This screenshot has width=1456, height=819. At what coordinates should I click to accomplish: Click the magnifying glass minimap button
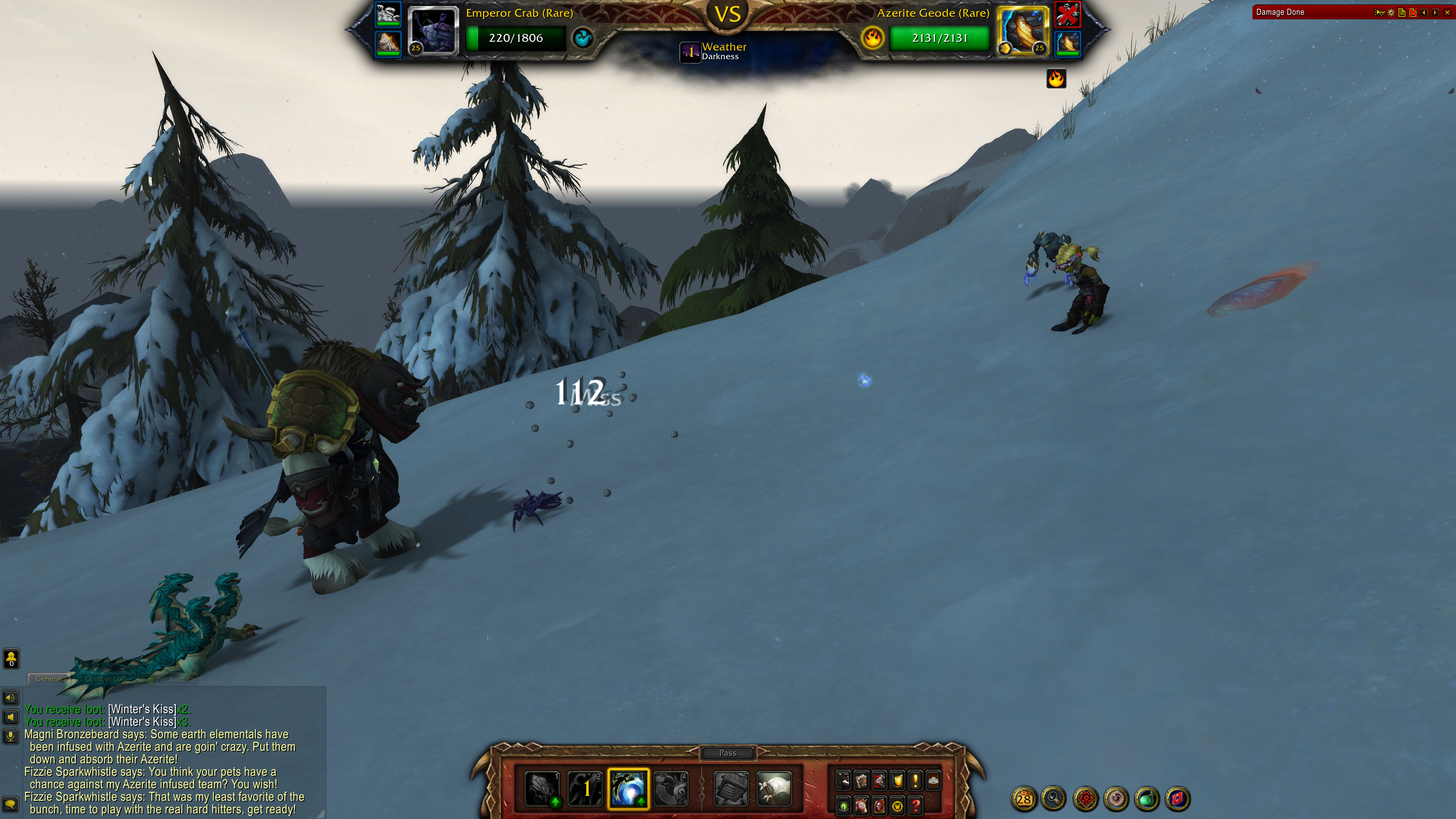pyautogui.click(x=1054, y=799)
